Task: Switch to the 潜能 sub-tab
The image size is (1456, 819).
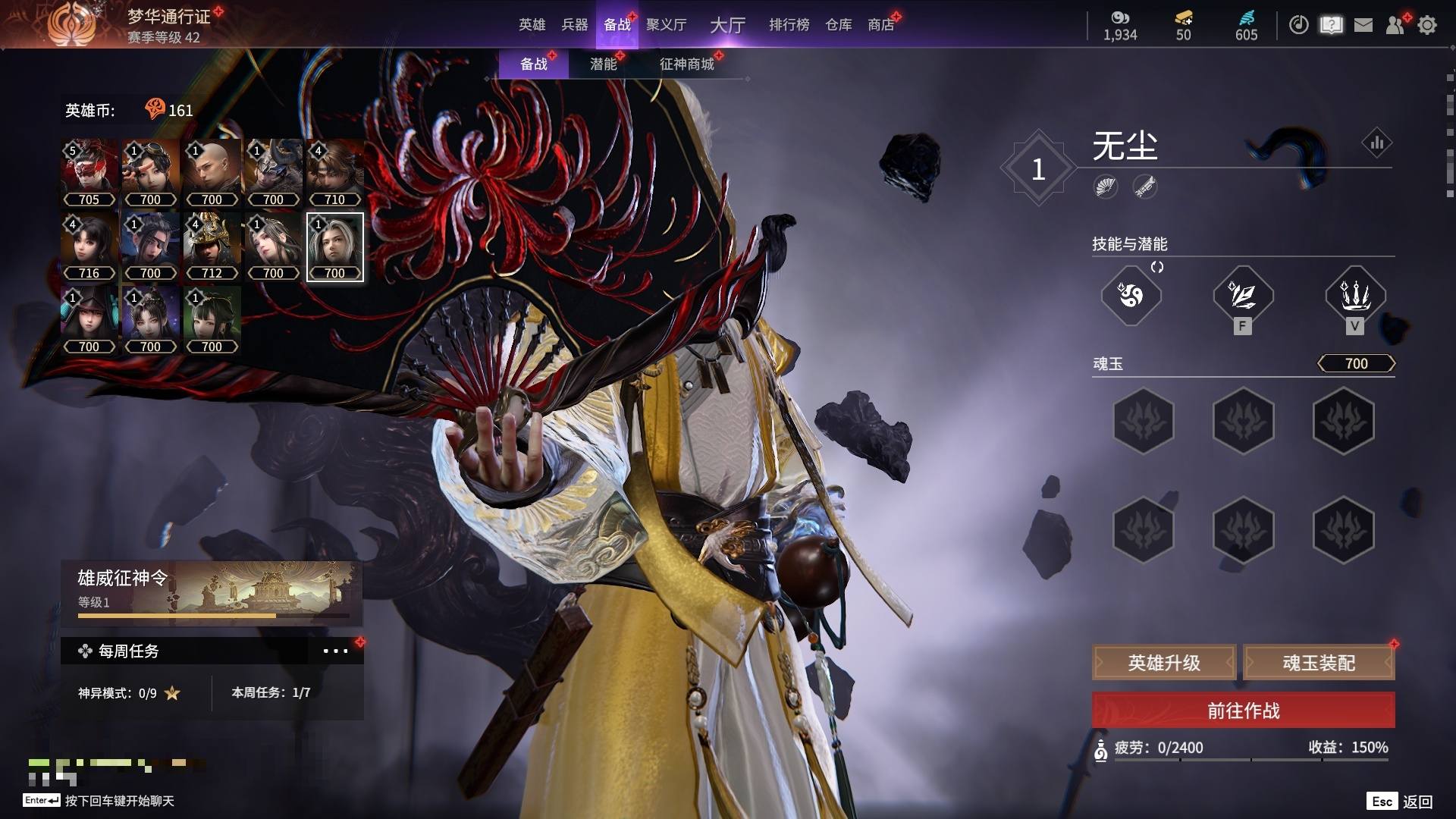Action: click(603, 64)
